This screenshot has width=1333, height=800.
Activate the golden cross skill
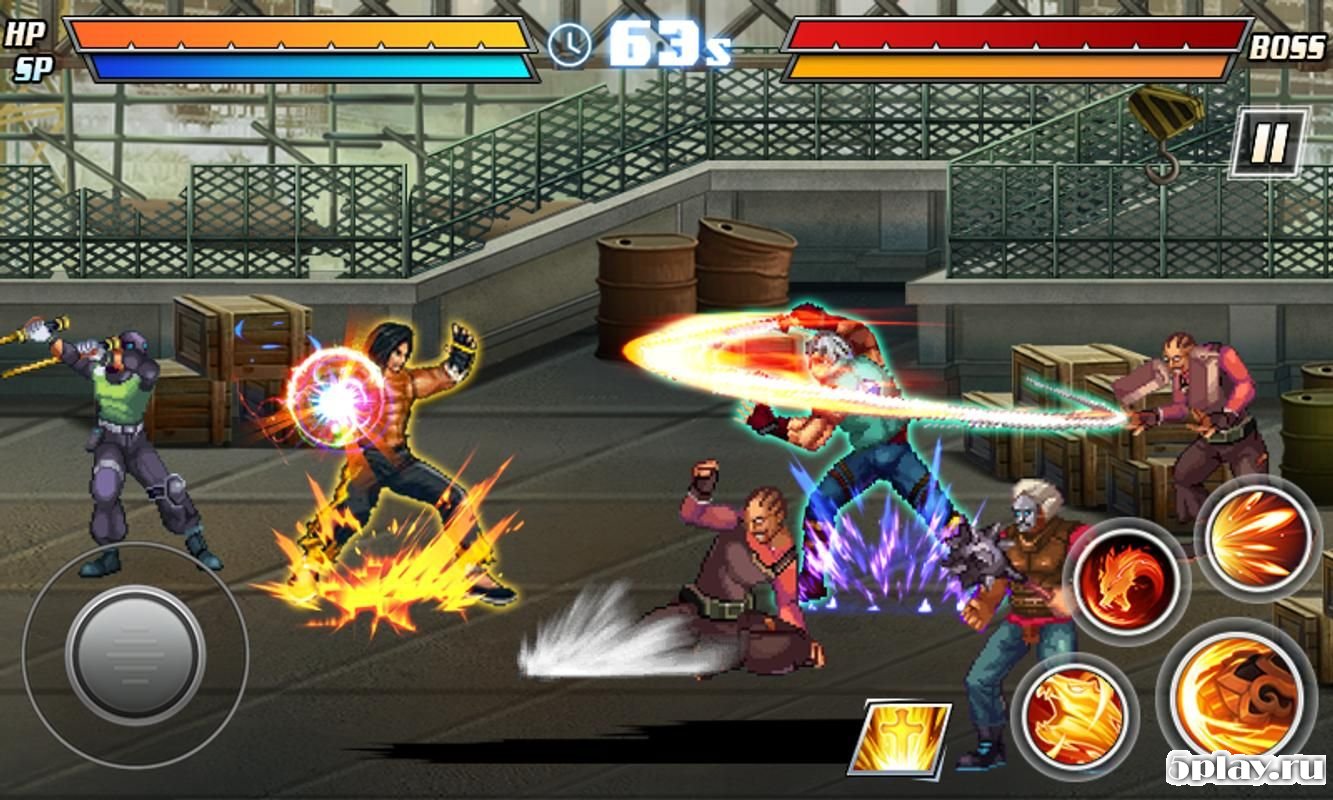pos(899,738)
